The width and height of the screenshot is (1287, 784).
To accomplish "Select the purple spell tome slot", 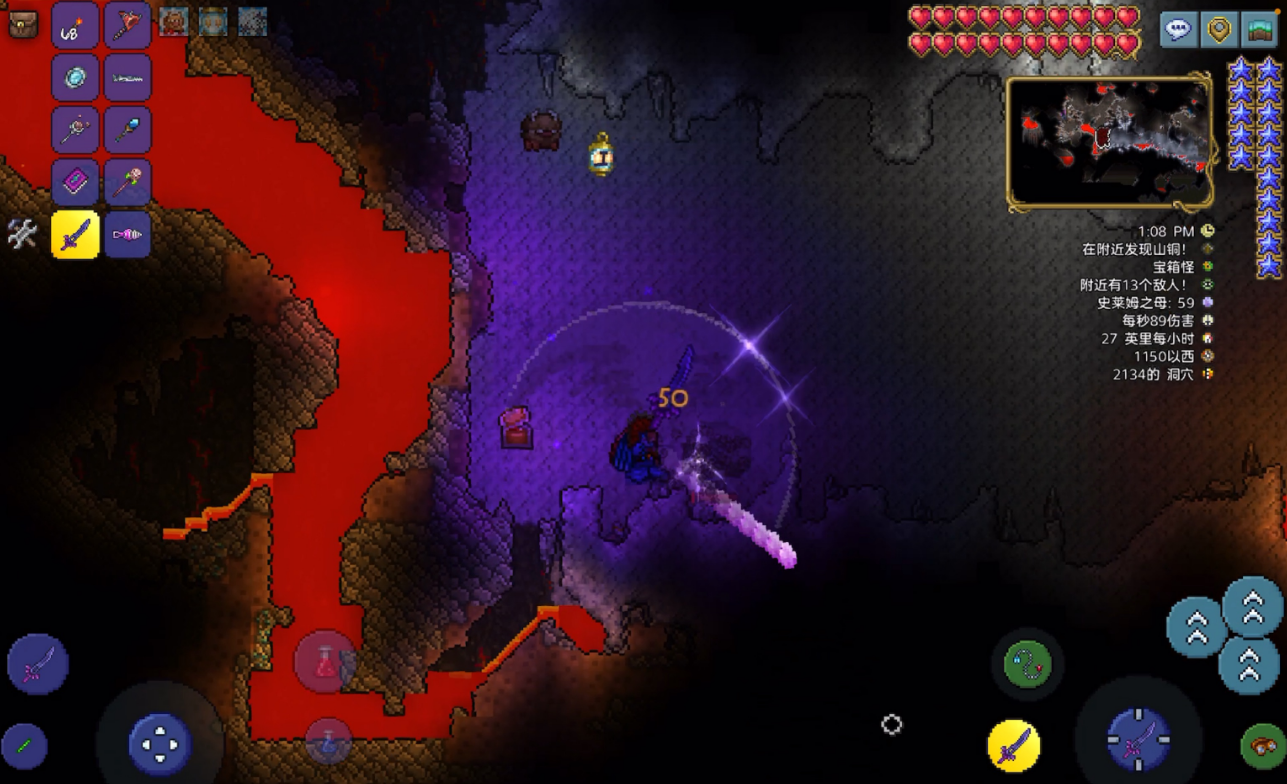I will [x=75, y=182].
